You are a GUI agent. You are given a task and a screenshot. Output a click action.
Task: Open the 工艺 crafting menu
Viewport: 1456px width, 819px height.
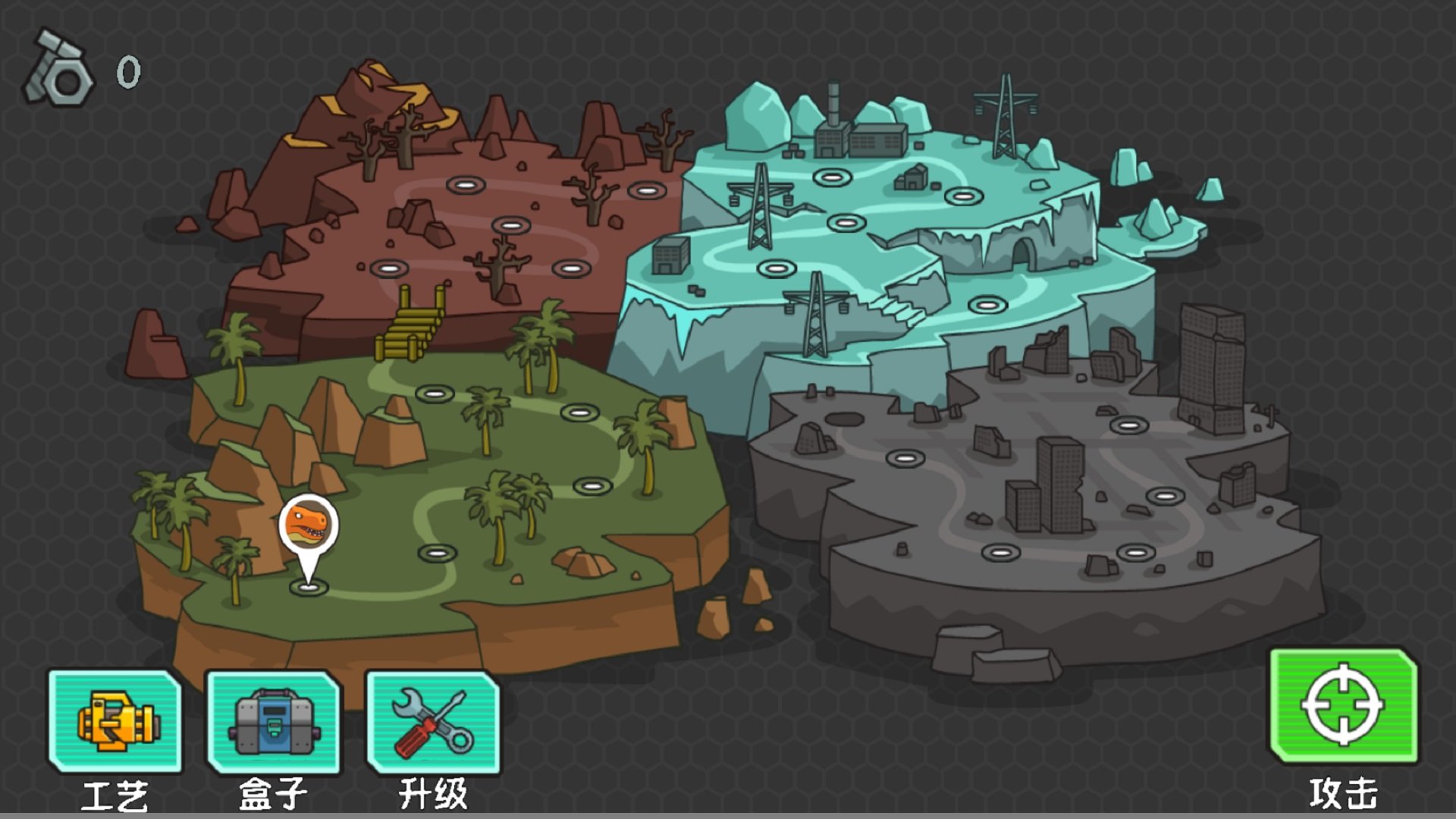[115, 722]
